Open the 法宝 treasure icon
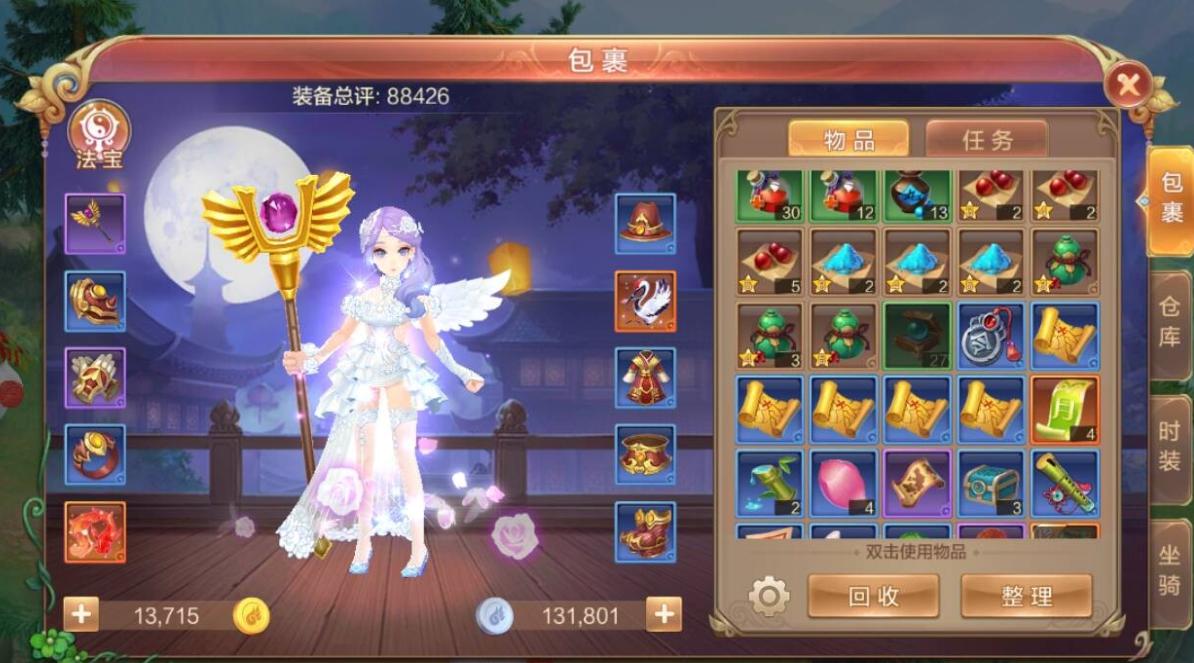This screenshot has height=663, width=1194. coord(98,133)
